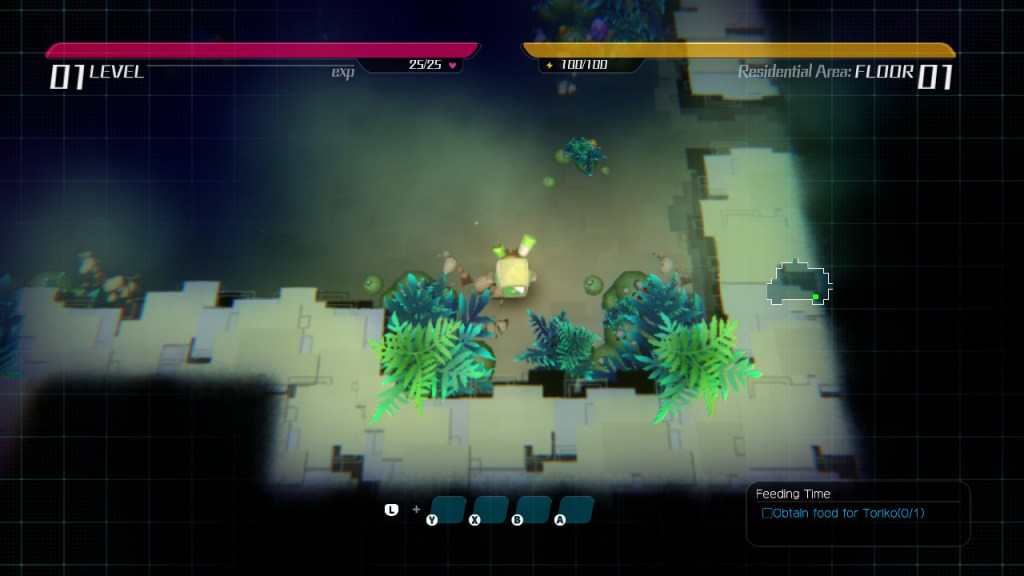Click the minimap room outline
Viewport: 1024px width, 576px height.
pos(799,284)
